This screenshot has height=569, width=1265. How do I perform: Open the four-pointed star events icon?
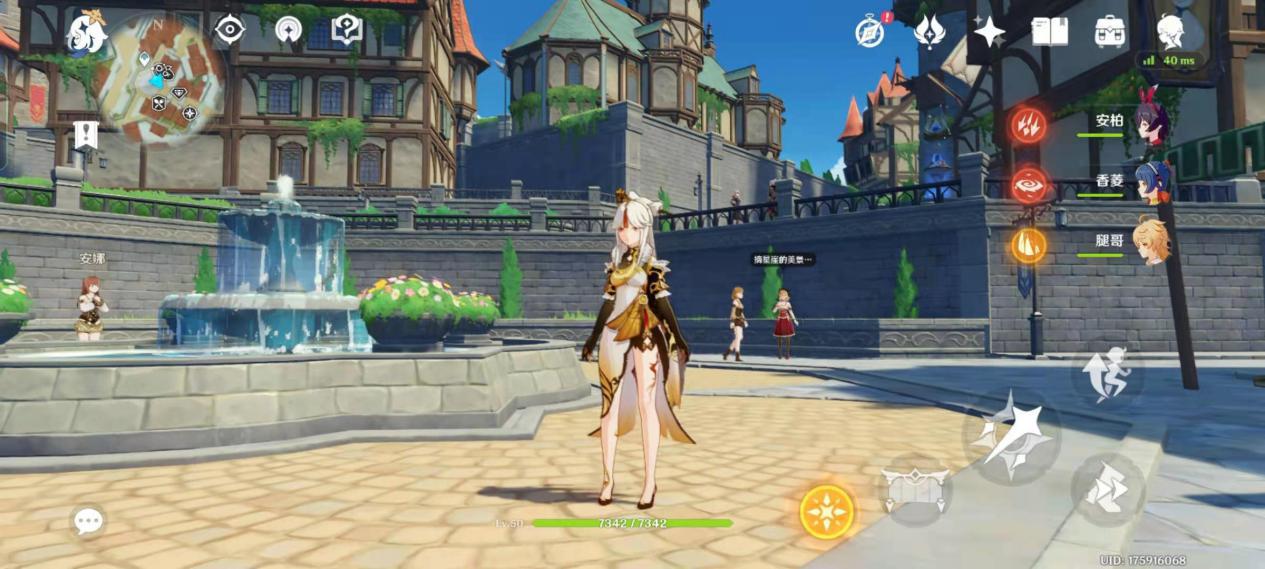click(x=989, y=32)
